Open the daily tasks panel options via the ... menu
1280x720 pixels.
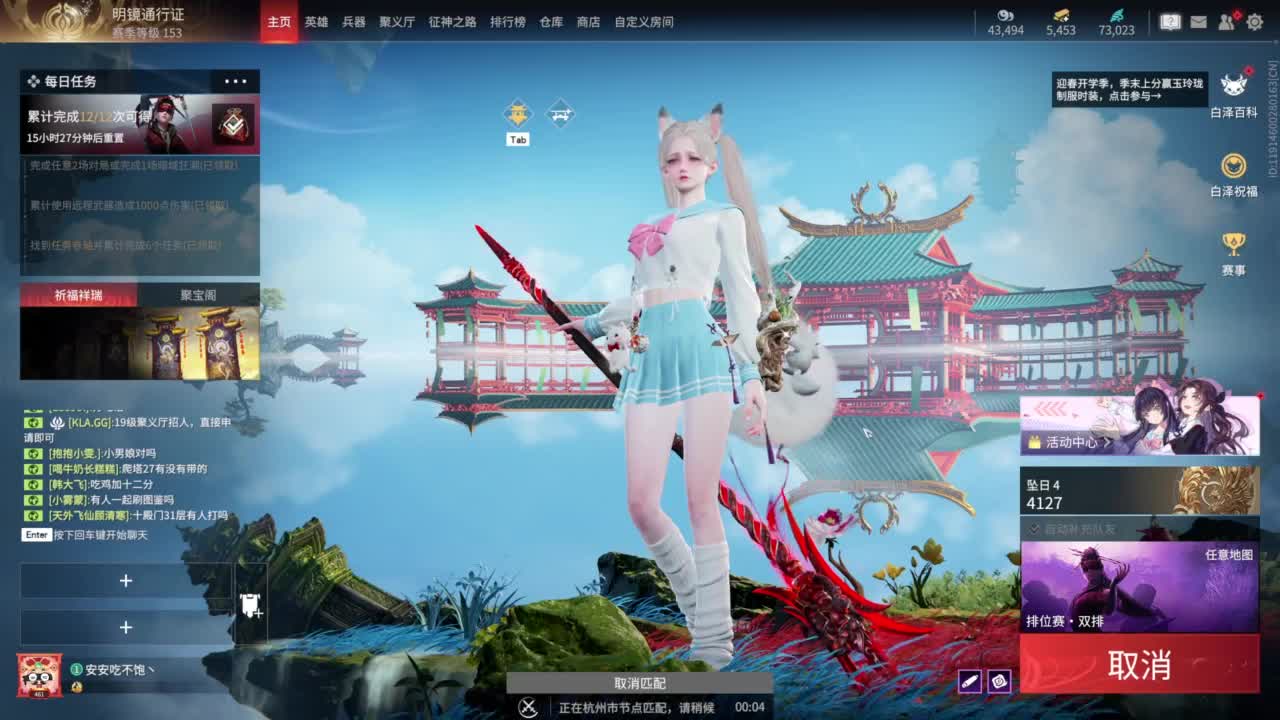pos(236,80)
